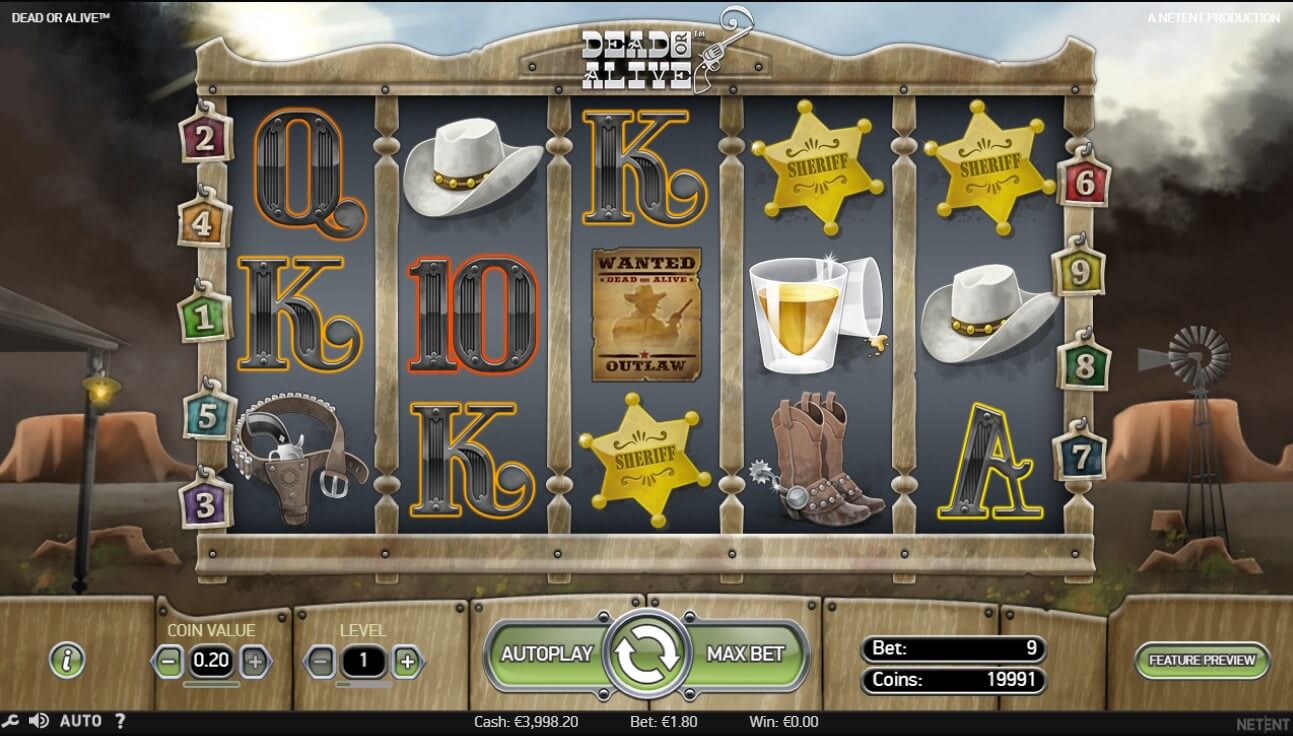
Task: Open game settings with the wrench icon
Action: (13, 720)
